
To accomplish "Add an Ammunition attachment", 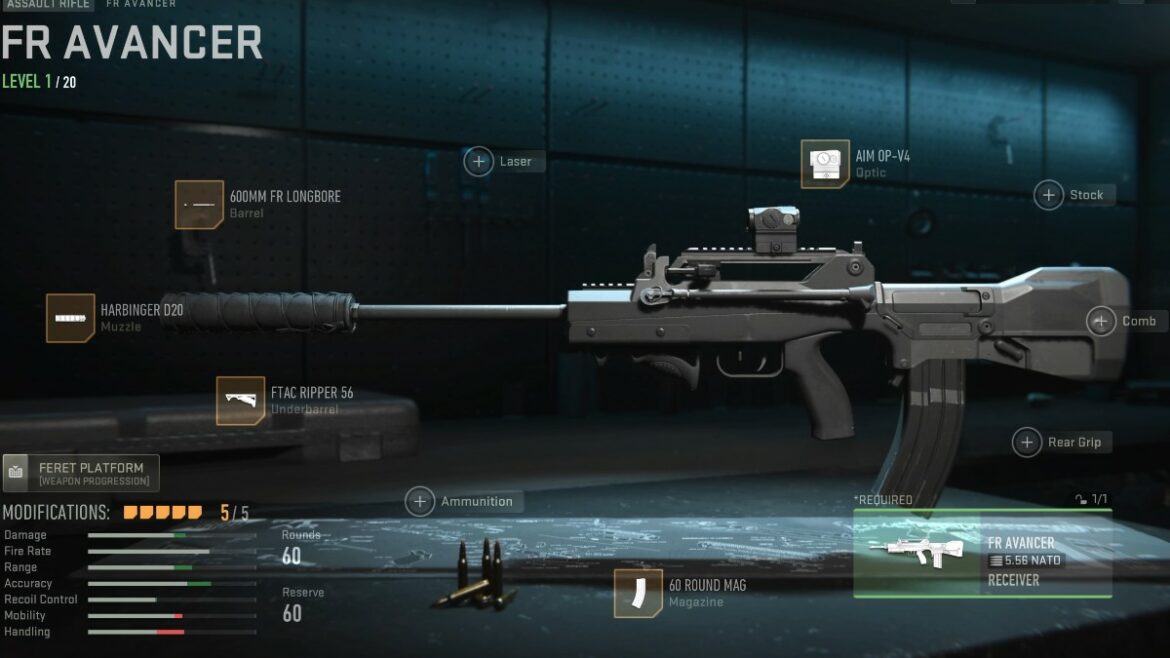I will click(420, 501).
